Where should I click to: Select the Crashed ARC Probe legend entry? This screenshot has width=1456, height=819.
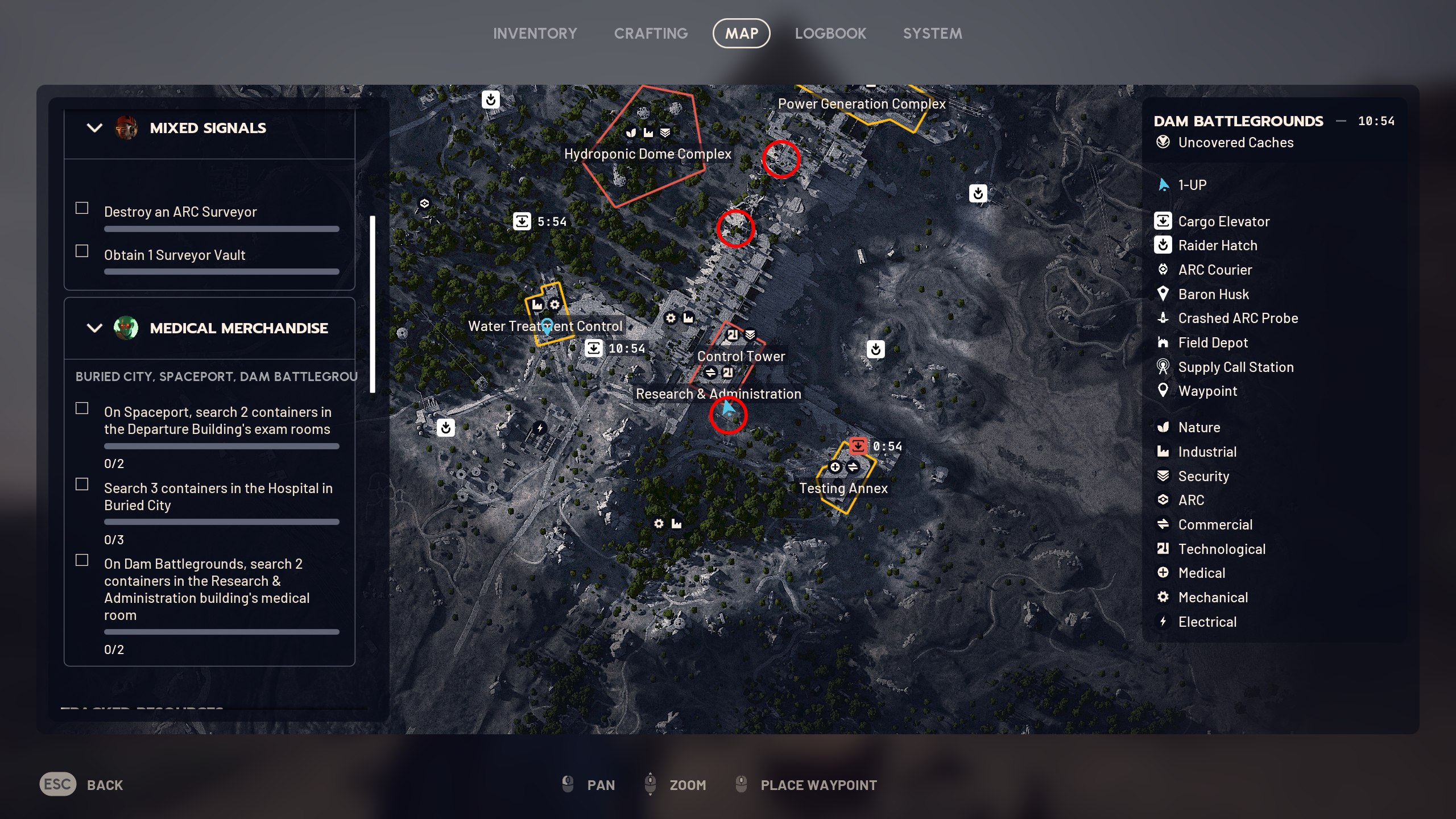coord(1163,318)
